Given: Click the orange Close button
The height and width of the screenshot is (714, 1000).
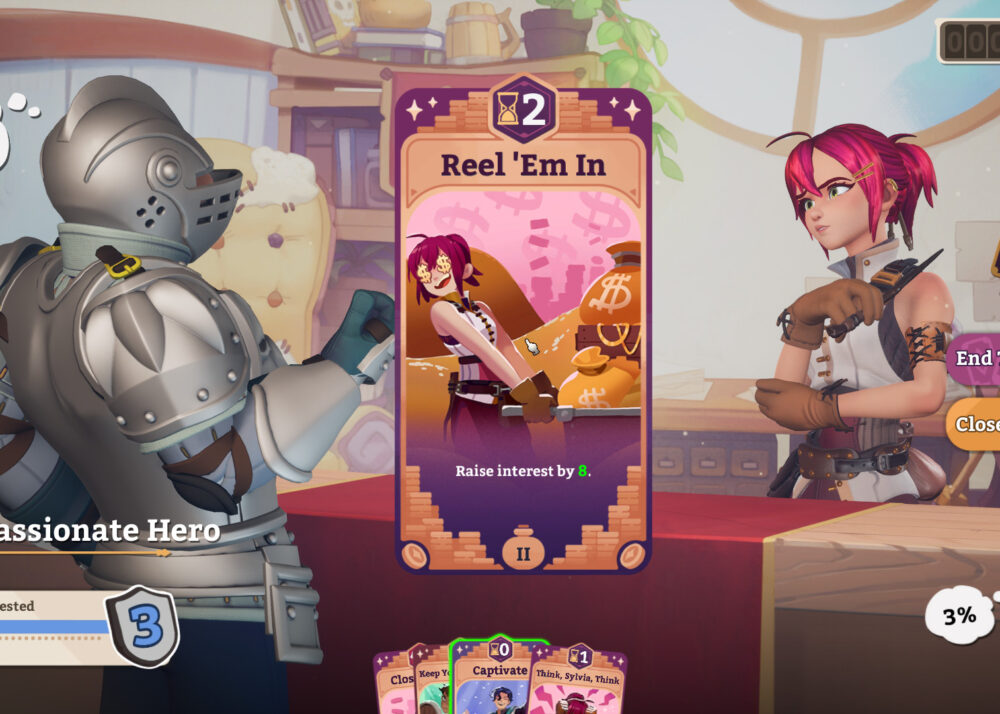Looking at the screenshot, I should click(x=975, y=424).
